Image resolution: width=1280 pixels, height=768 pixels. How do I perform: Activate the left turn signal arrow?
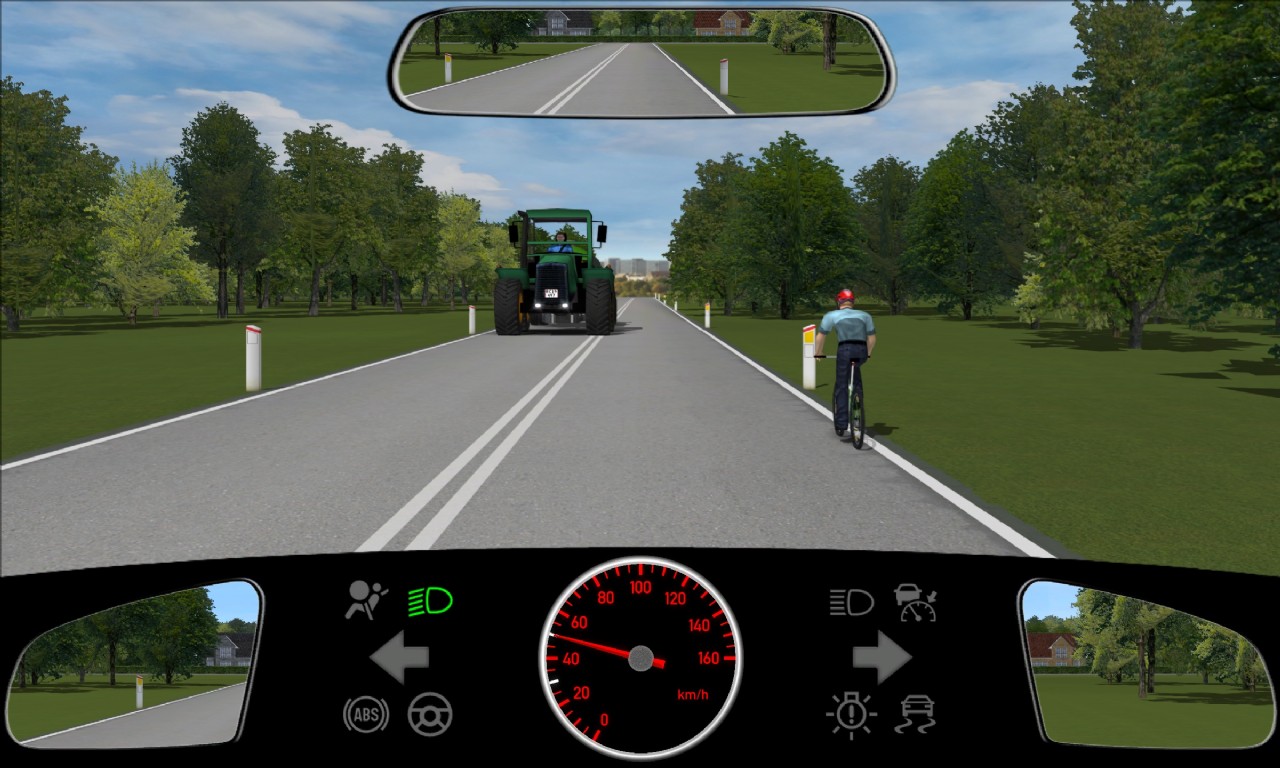[x=400, y=657]
